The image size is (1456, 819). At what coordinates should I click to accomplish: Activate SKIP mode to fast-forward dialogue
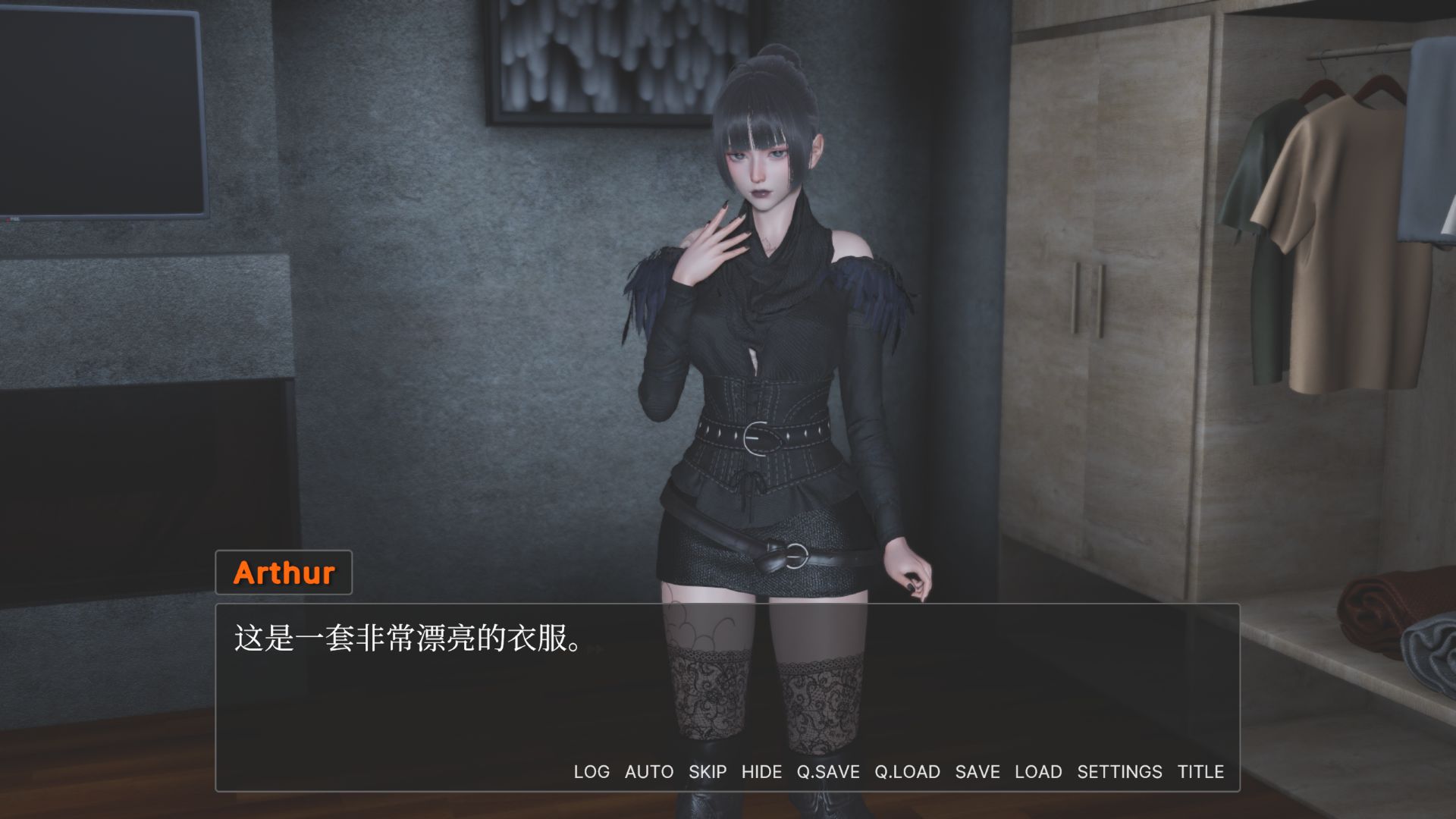708,771
